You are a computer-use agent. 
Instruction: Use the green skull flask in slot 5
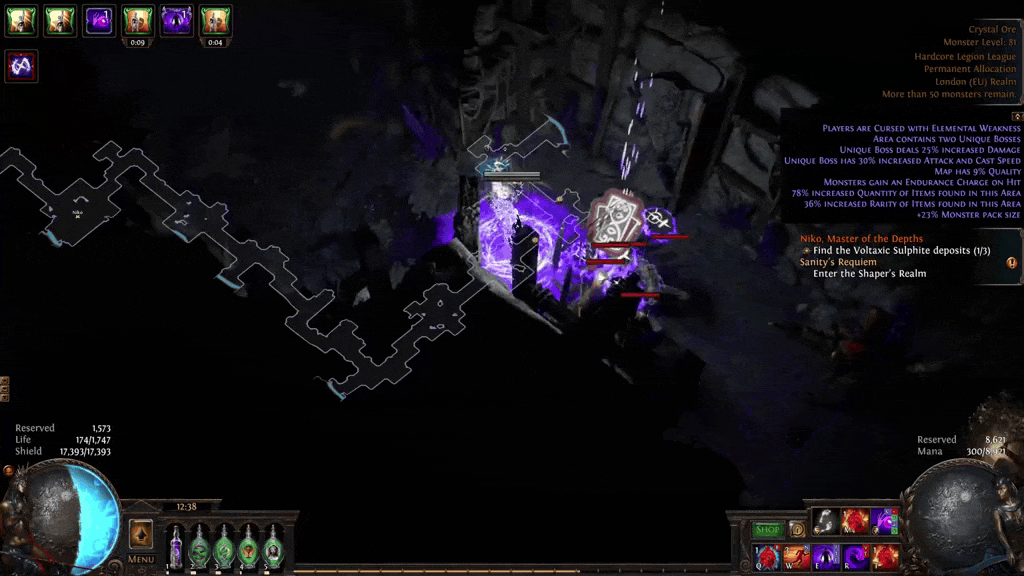pos(272,546)
